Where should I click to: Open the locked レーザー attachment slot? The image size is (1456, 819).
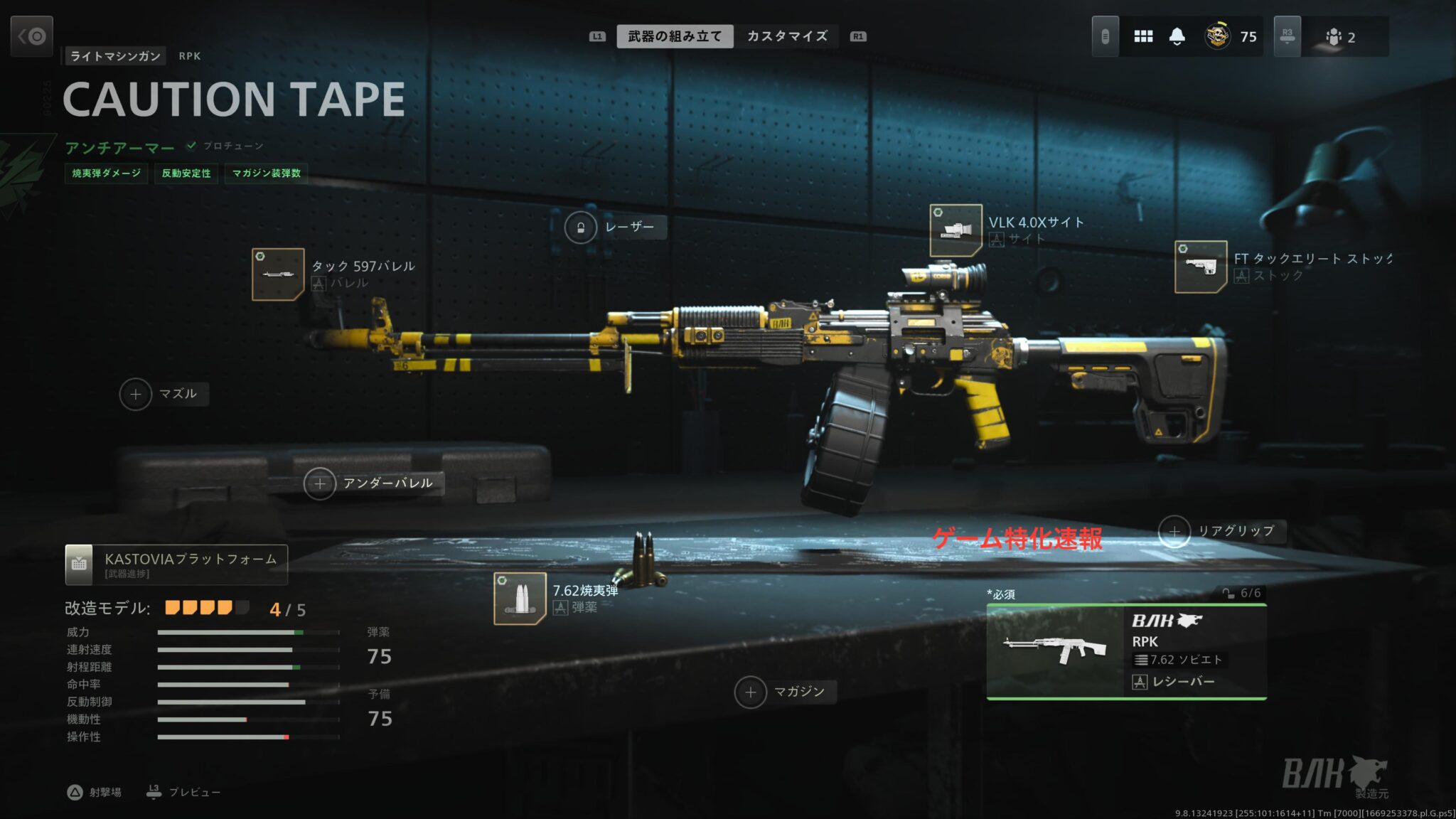[x=581, y=227]
